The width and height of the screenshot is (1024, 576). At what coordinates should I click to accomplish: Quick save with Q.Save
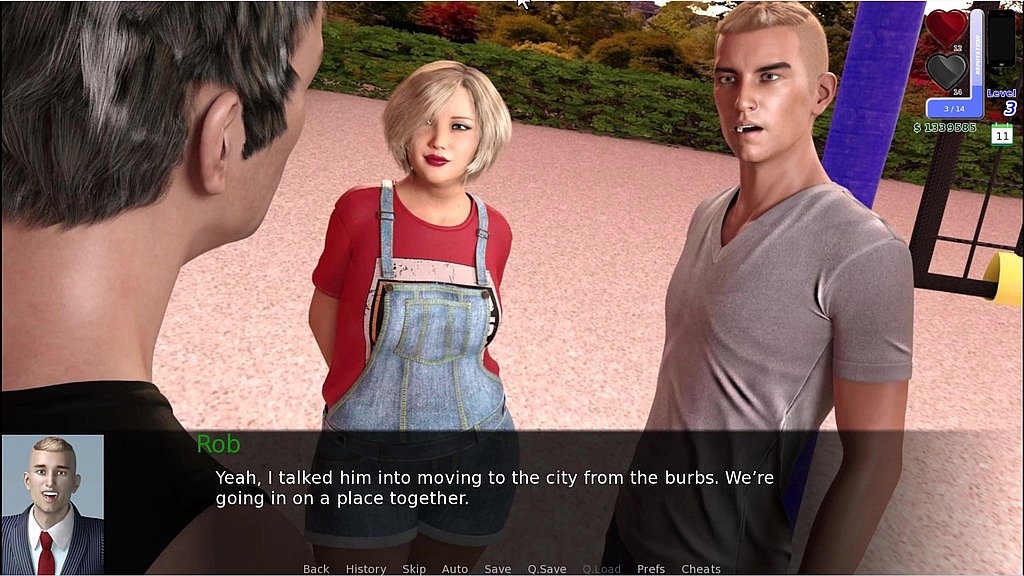click(547, 569)
